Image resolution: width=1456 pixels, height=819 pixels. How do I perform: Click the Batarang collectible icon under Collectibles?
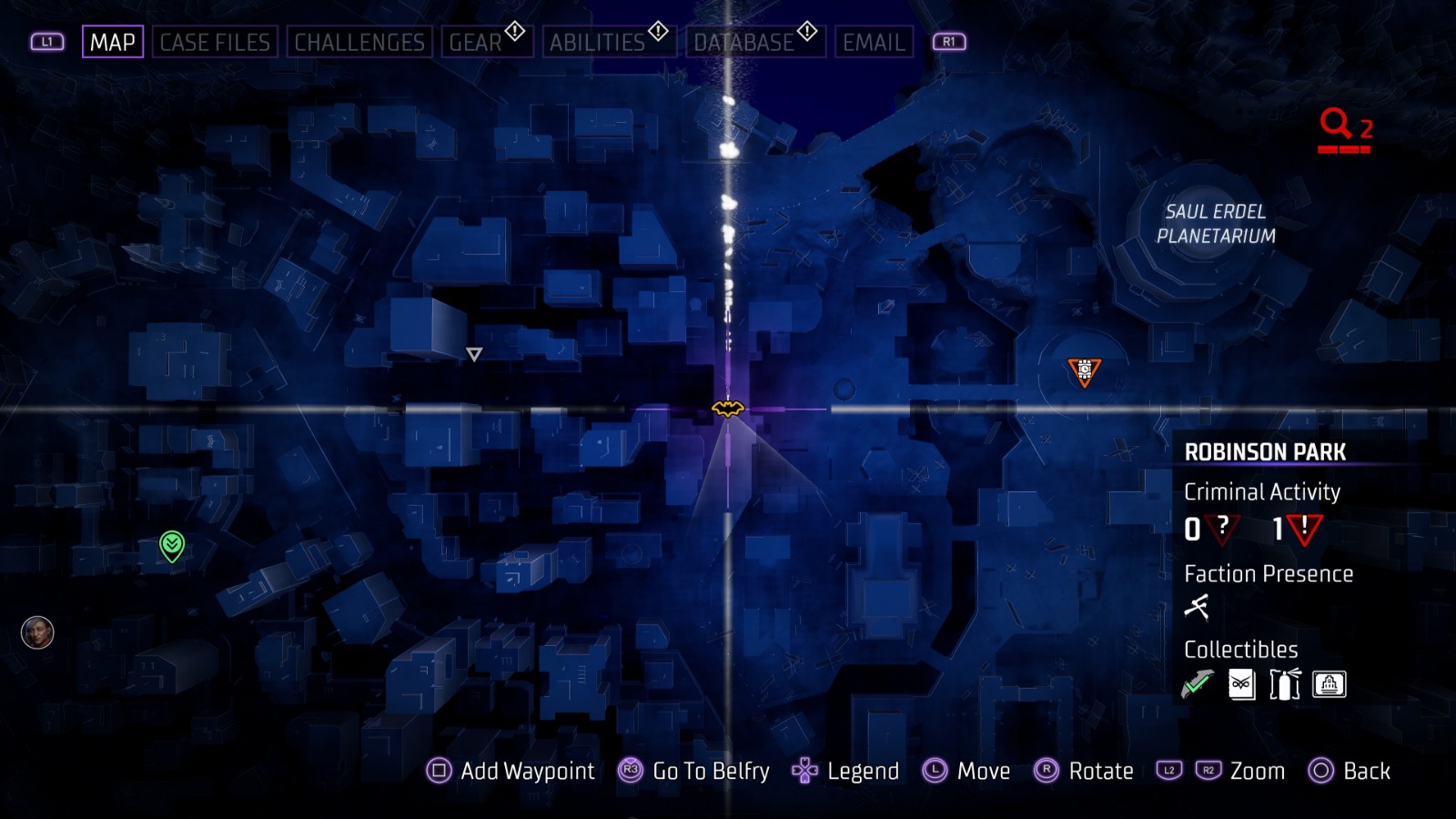tap(1199, 683)
